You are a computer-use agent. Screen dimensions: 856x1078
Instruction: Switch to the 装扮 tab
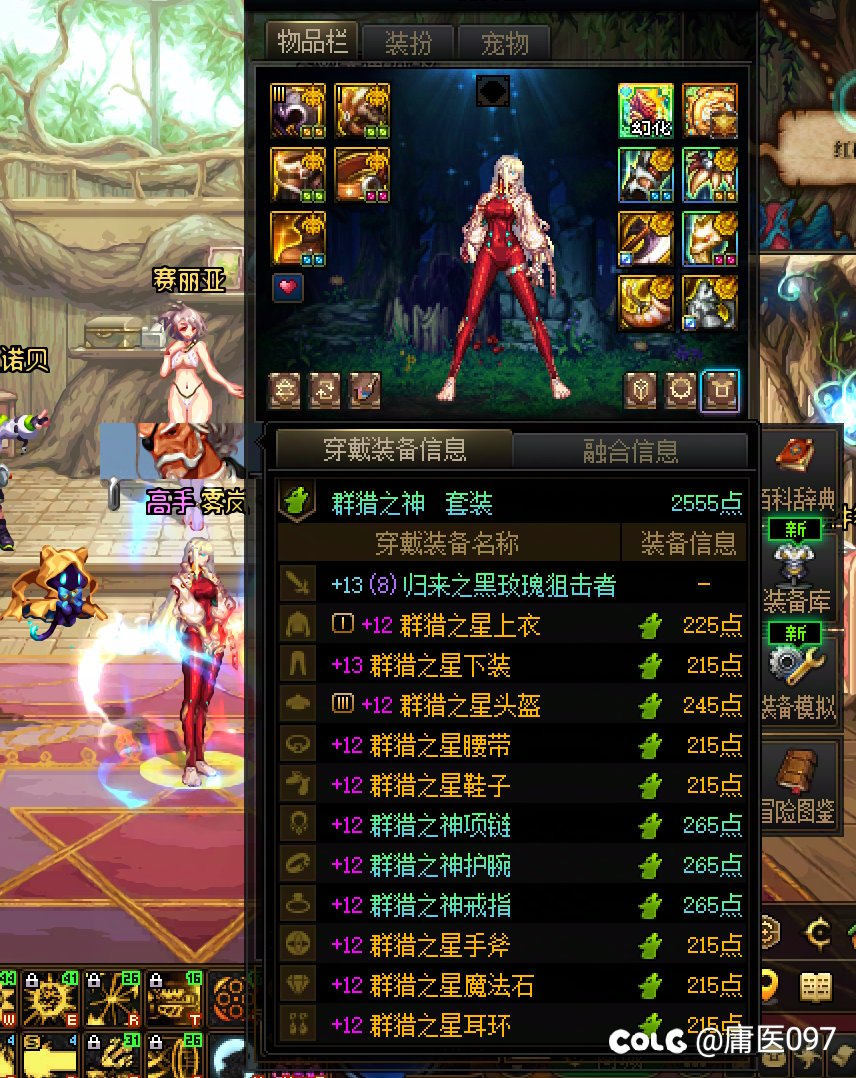(407, 43)
